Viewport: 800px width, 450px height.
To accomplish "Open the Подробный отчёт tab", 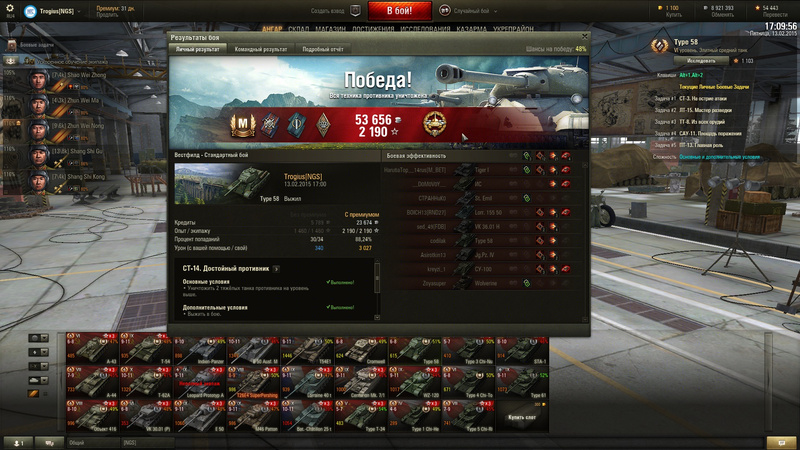I will (323, 48).
